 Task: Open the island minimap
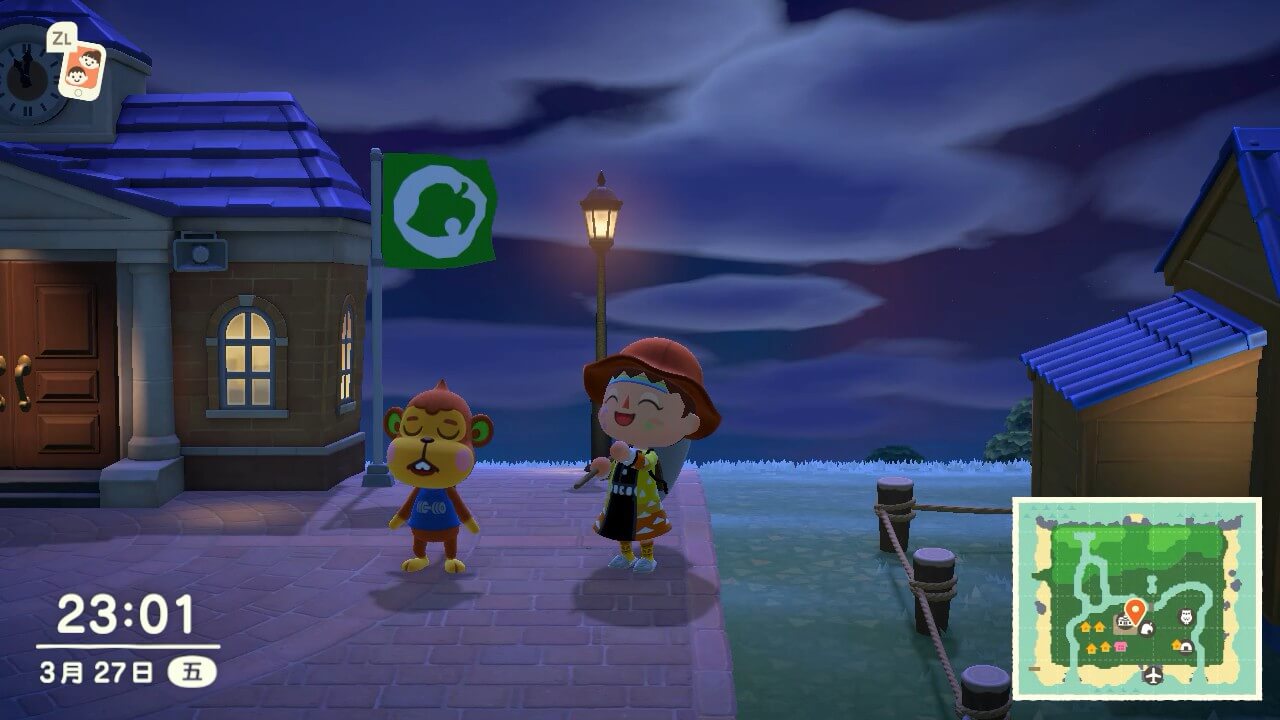coord(1136,598)
